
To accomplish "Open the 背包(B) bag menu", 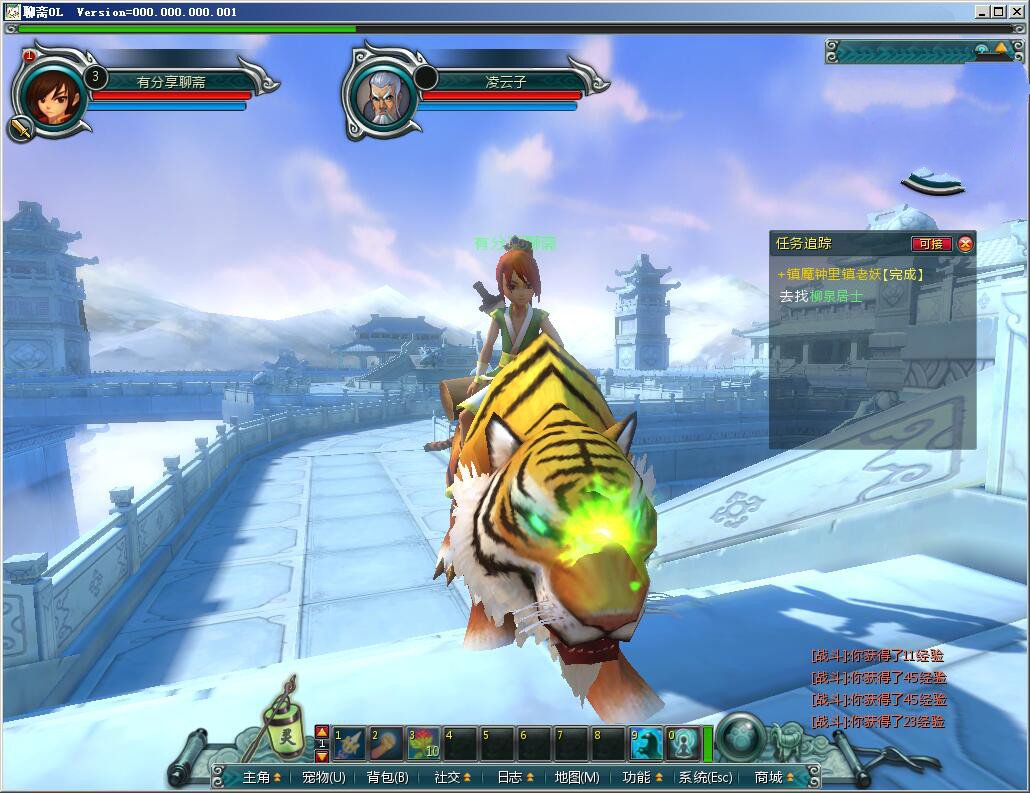I will (387, 777).
